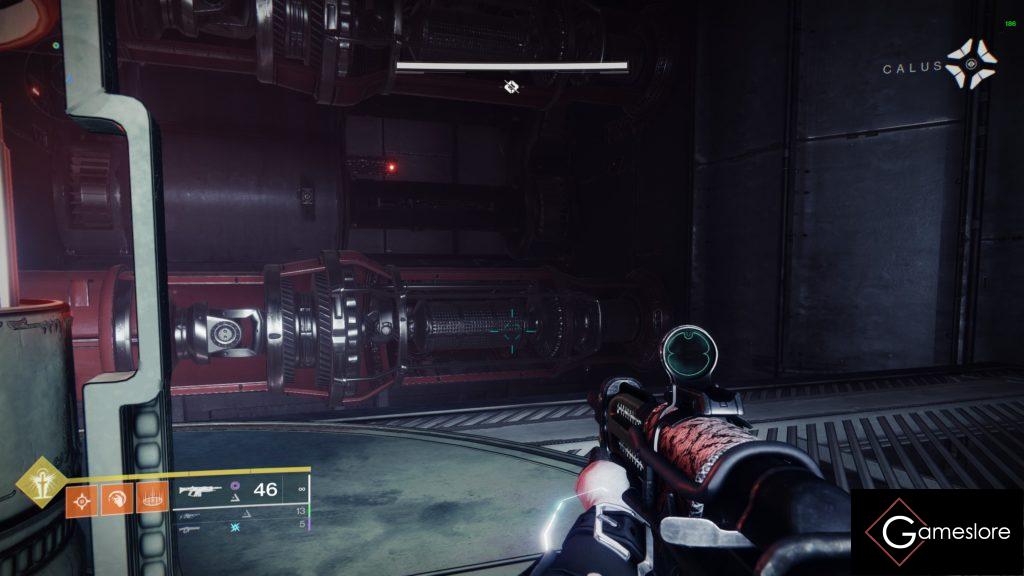Open the Ghost icon beside Calus
Screen dimensions: 1024x576
coord(972,65)
